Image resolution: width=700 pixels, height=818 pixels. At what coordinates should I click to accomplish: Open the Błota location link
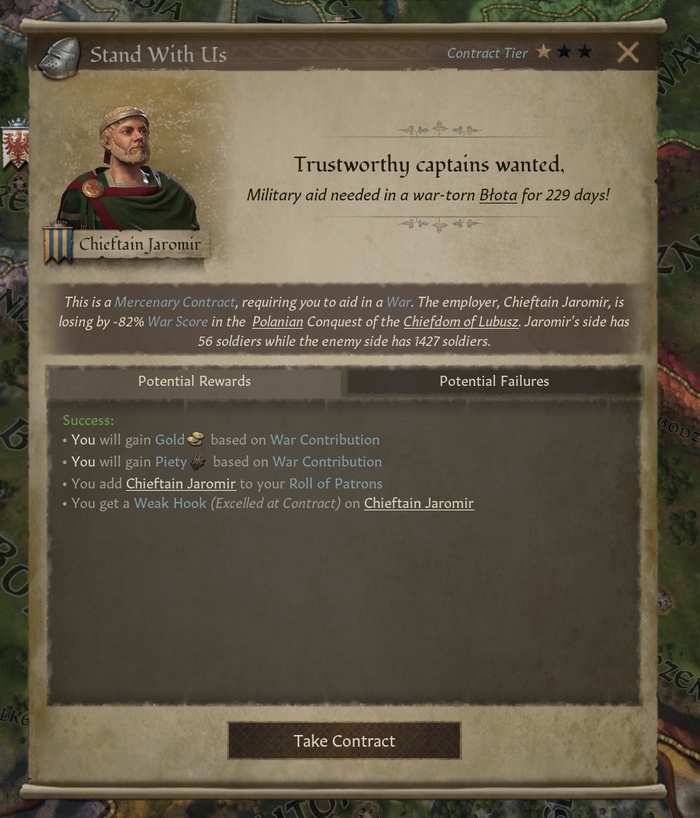click(498, 195)
